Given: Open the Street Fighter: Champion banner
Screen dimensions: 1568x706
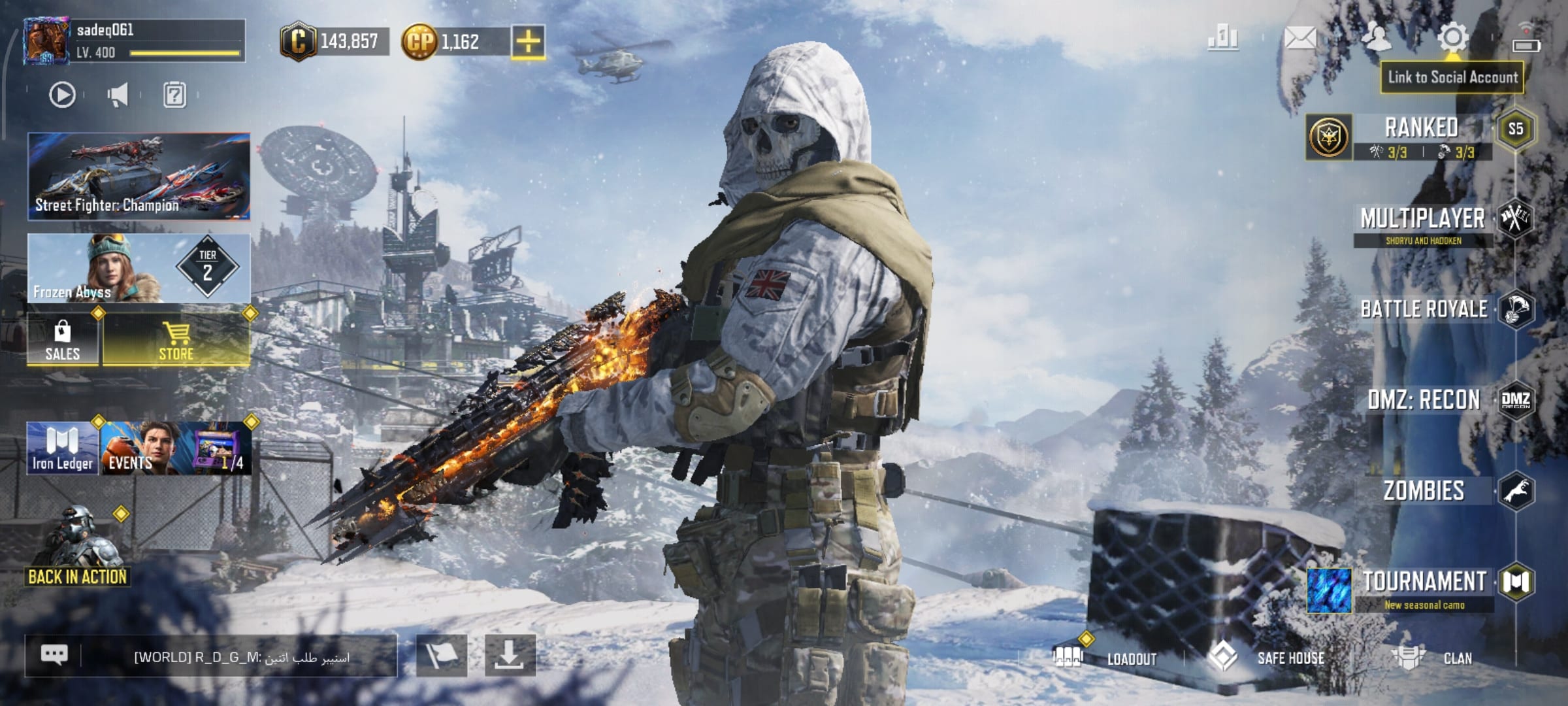Looking at the screenshot, I should (139, 176).
